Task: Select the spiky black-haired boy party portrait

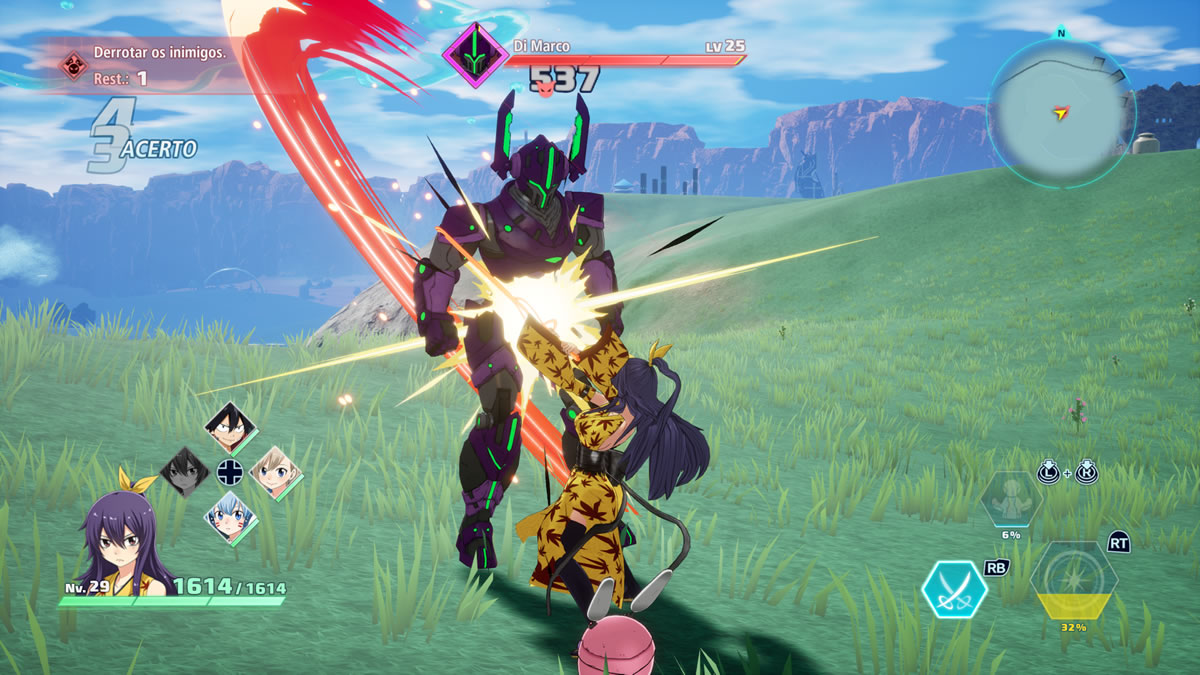Action: click(231, 428)
